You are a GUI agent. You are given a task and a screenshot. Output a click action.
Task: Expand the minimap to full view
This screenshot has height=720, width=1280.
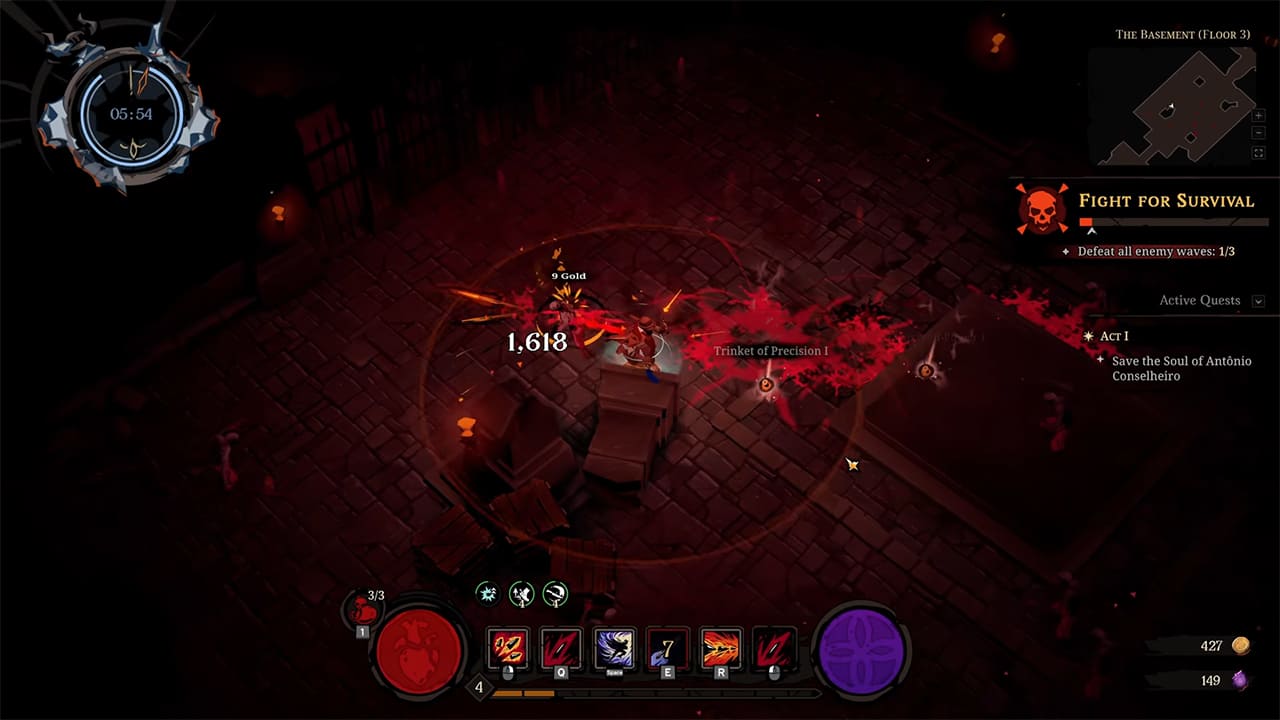tap(1258, 153)
